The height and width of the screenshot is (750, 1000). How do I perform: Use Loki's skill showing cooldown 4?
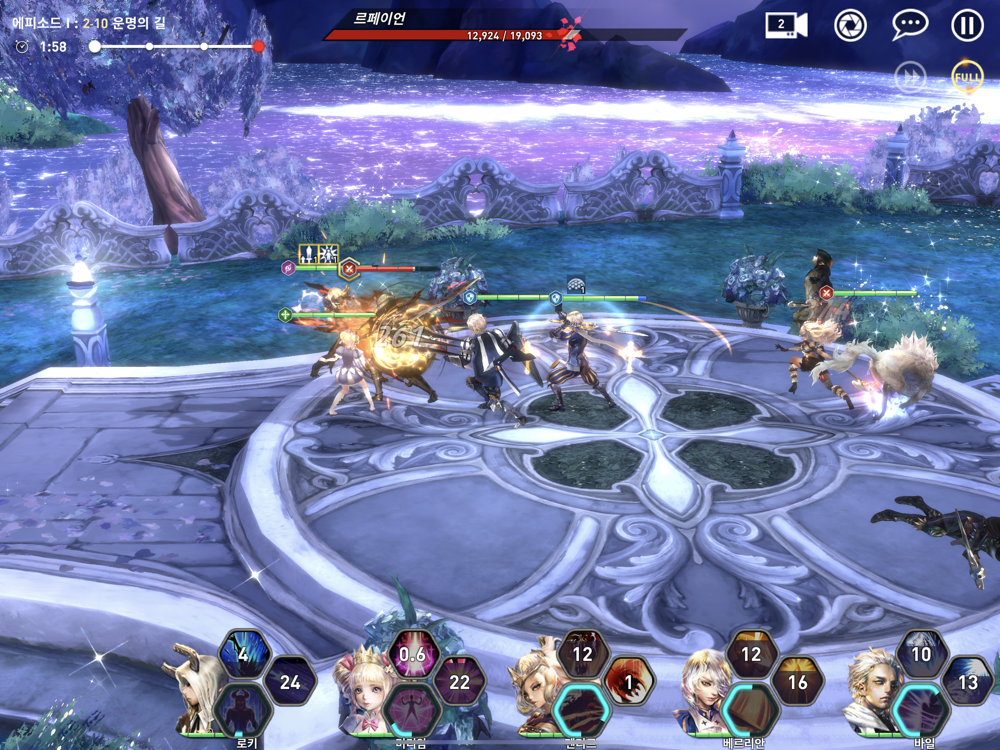point(244,655)
